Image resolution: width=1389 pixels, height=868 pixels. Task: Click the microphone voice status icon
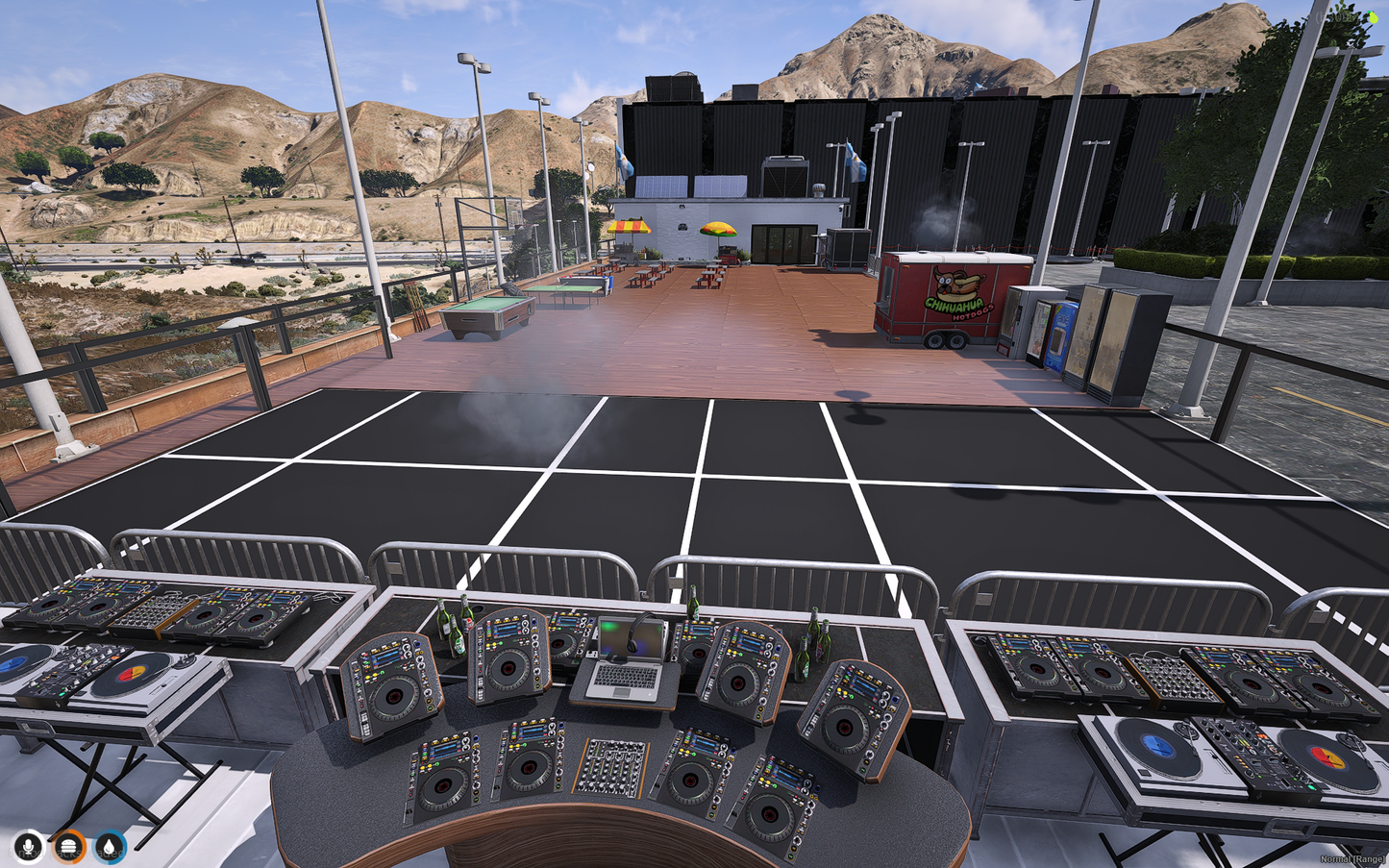[29, 847]
